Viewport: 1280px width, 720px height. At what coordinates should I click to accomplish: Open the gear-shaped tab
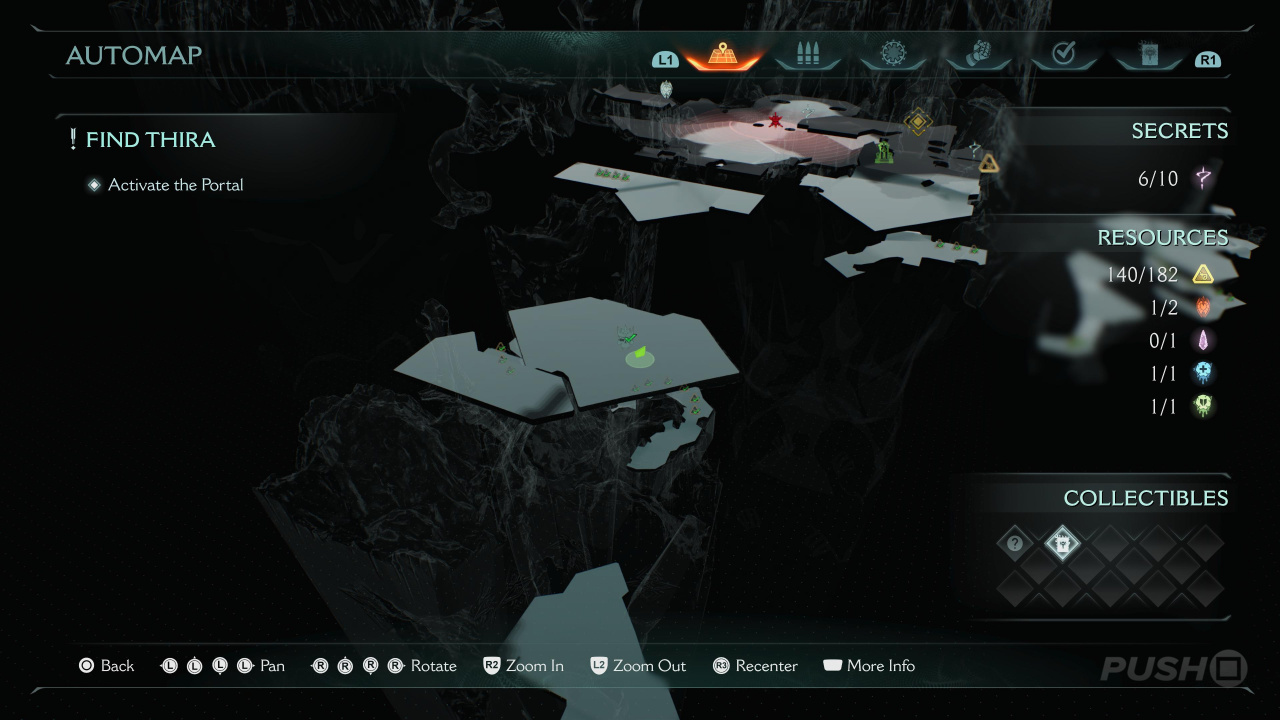point(892,55)
